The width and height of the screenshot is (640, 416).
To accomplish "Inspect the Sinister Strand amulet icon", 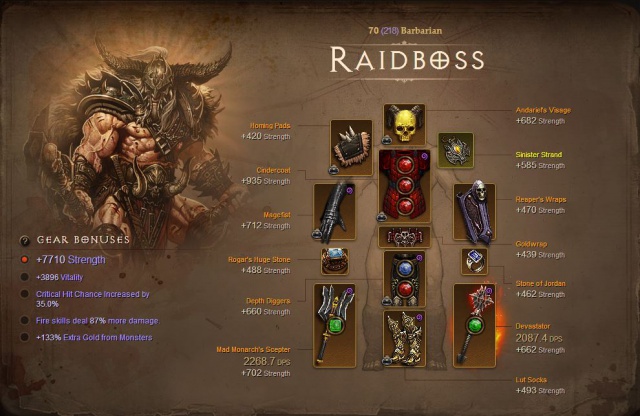I will (x=456, y=151).
